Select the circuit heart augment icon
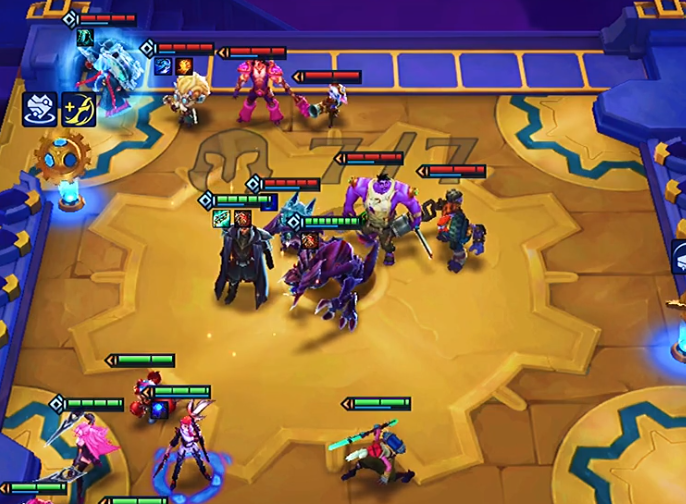686x504 pixels. click(x=39, y=109)
